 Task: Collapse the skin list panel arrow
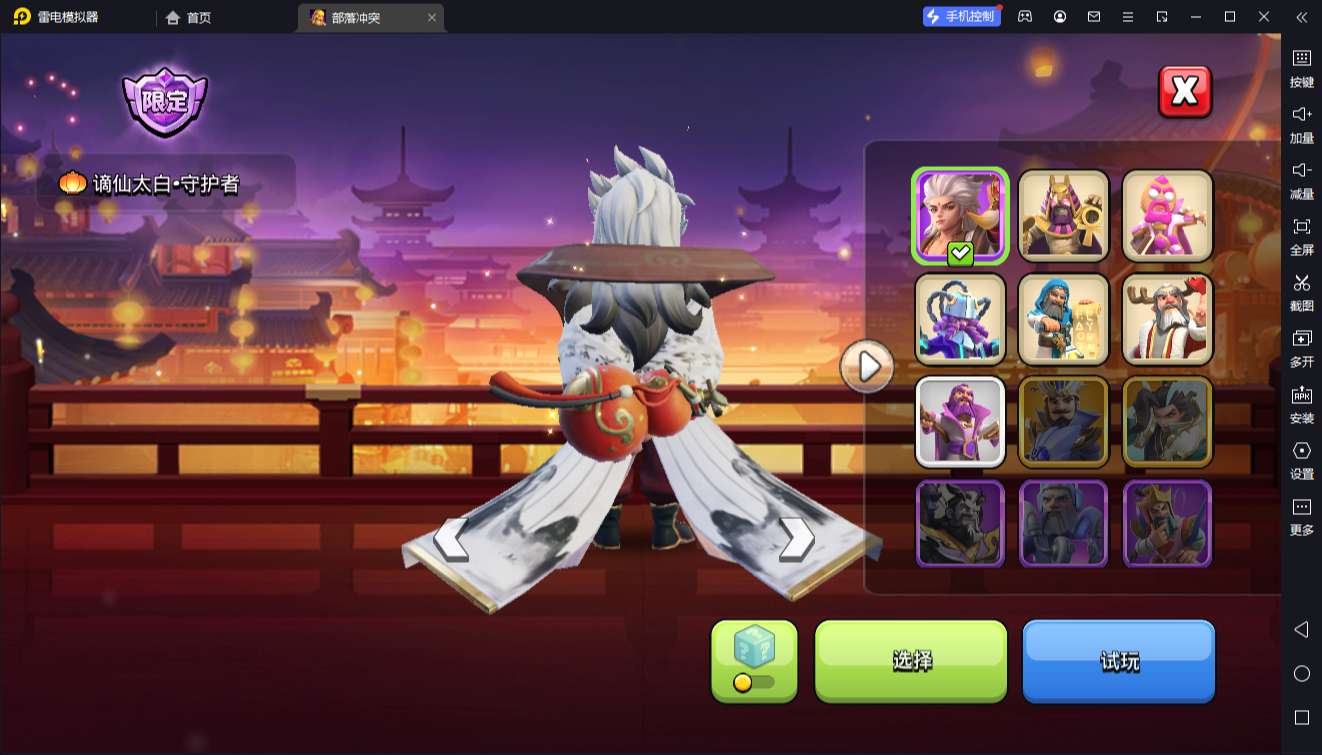click(867, 367)
